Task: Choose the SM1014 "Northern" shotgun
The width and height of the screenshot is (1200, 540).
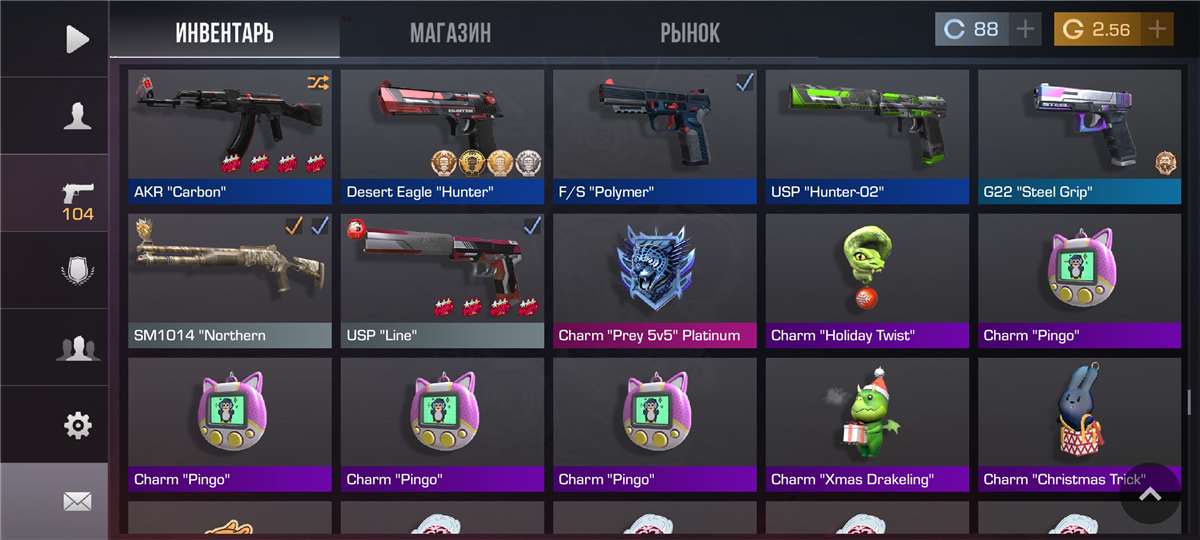Action: [x=230, y=280]
